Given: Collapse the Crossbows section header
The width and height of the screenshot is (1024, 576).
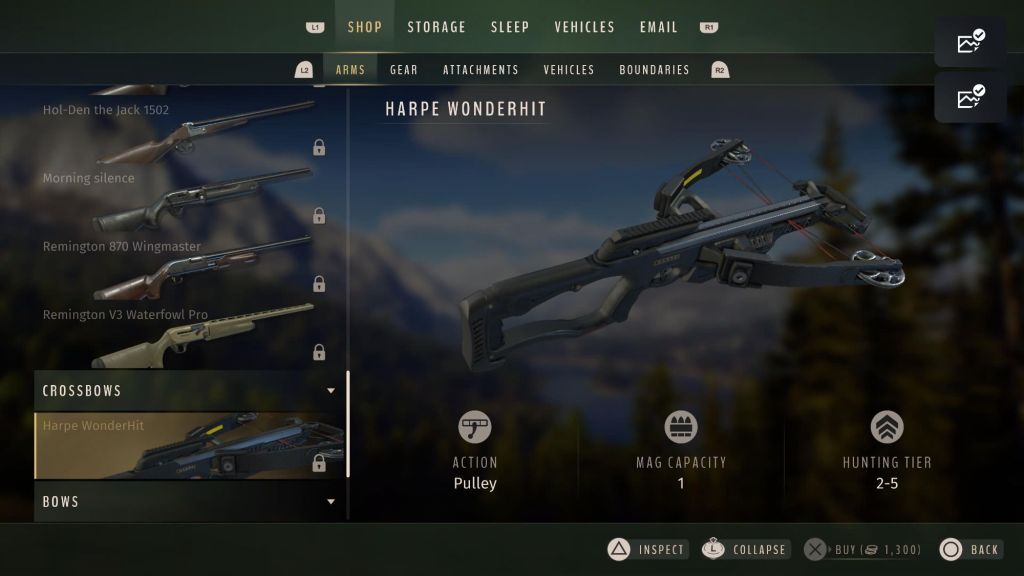Looking at the screenshot, I should click(x=190, y=391).
